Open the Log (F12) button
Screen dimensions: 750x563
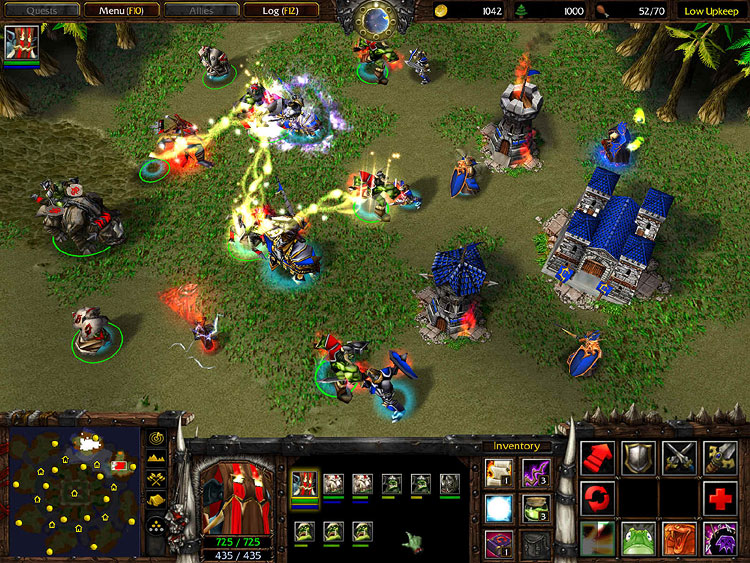280,10
